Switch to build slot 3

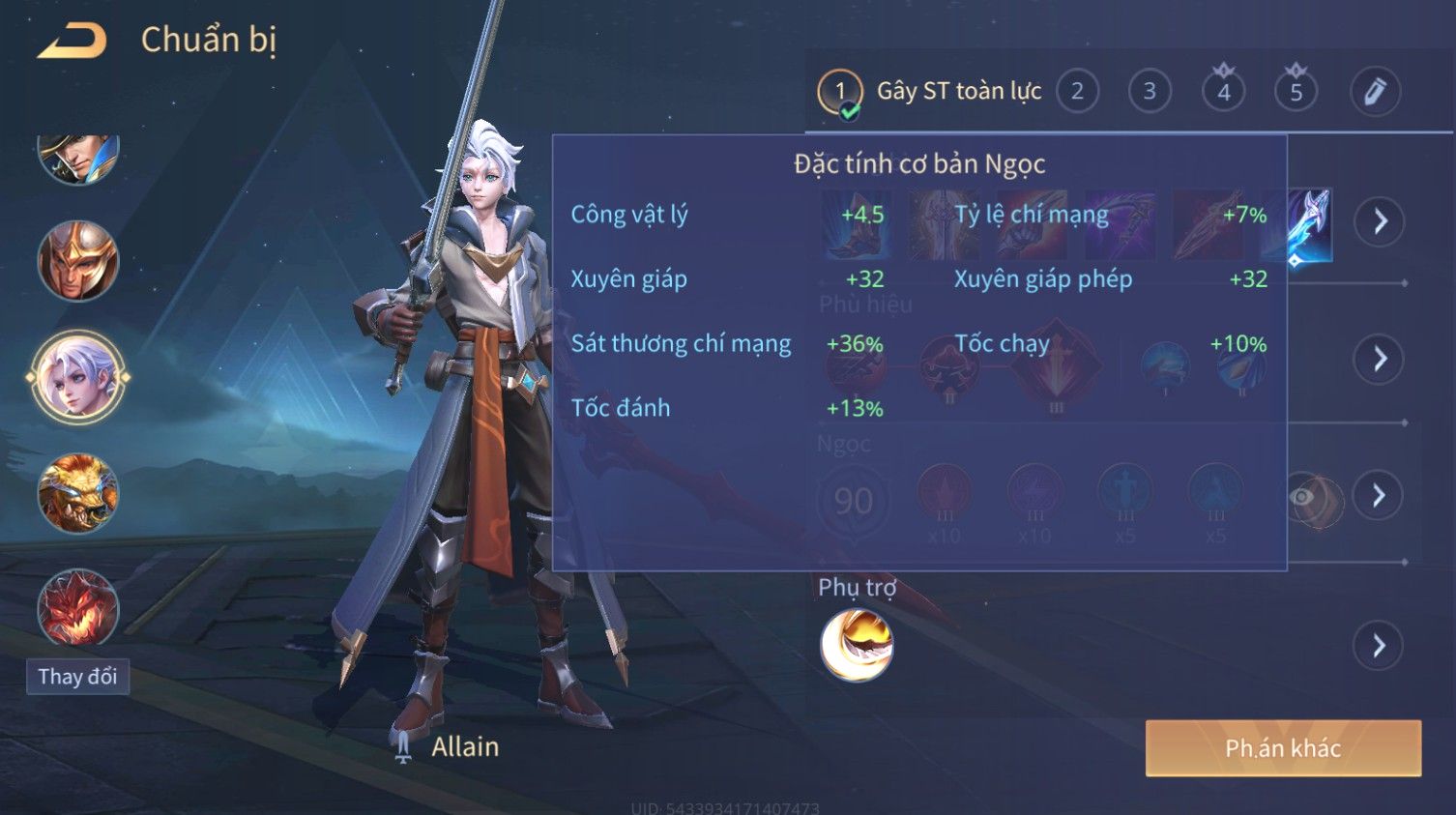click(1150, 92)
